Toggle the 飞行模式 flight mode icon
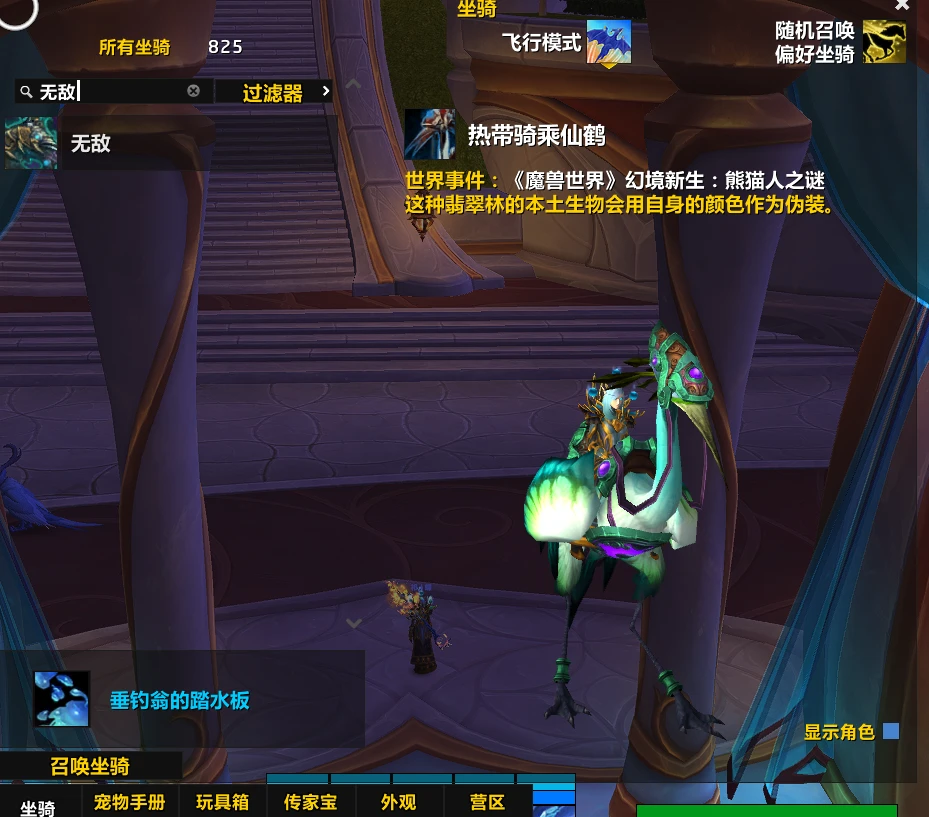929x817 pixels. coord(608,43)
